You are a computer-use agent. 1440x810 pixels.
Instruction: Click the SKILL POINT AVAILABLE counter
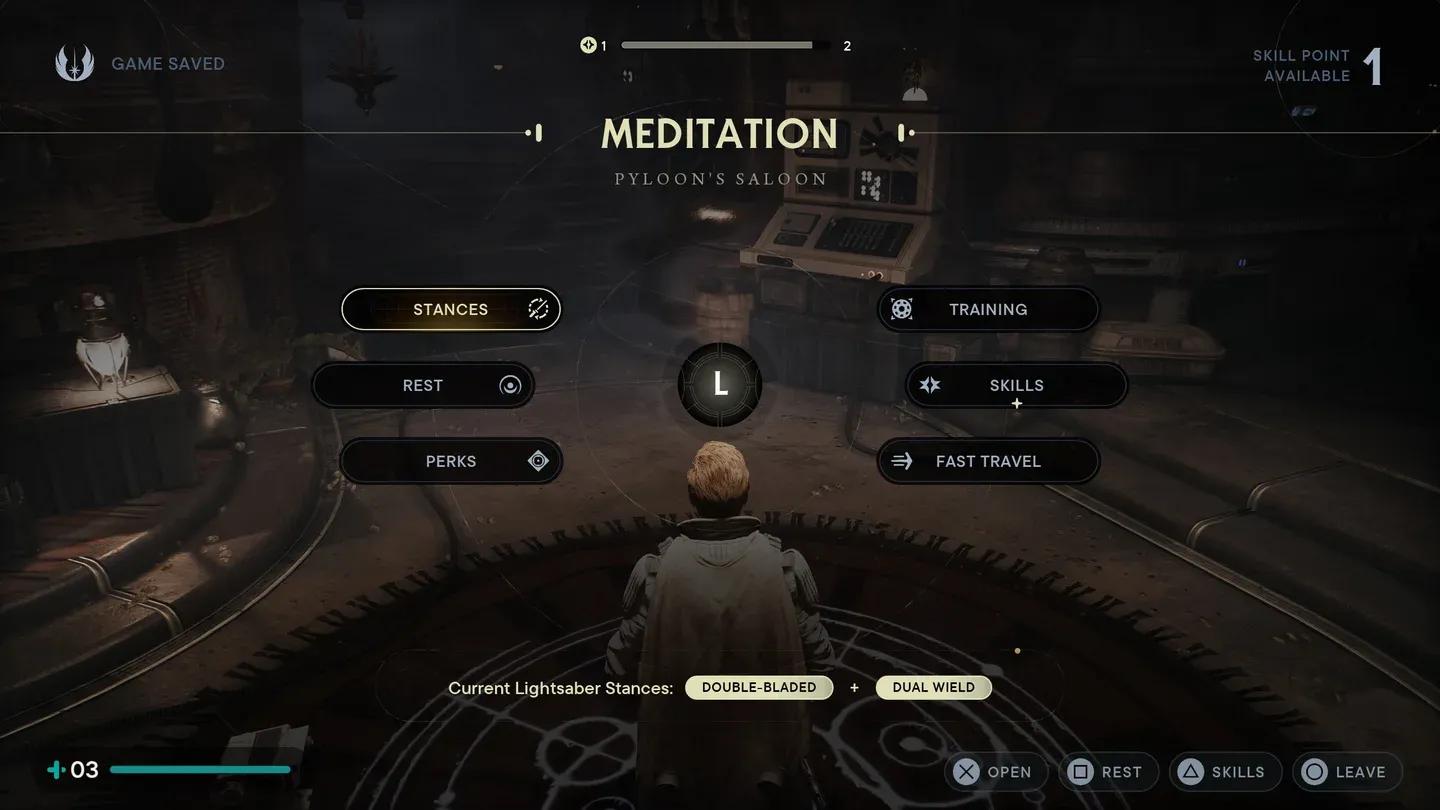(1322, 65)
